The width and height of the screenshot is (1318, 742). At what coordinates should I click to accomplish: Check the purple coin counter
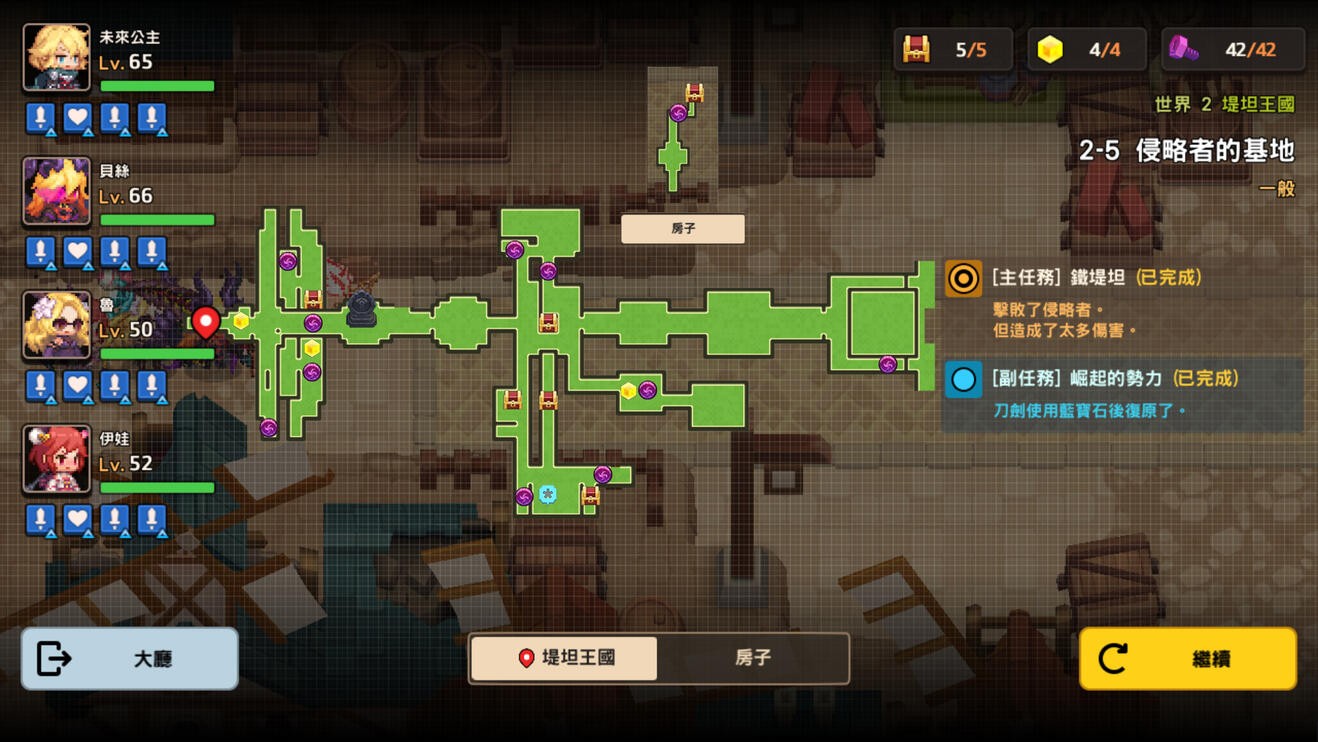click(1233, 49)
